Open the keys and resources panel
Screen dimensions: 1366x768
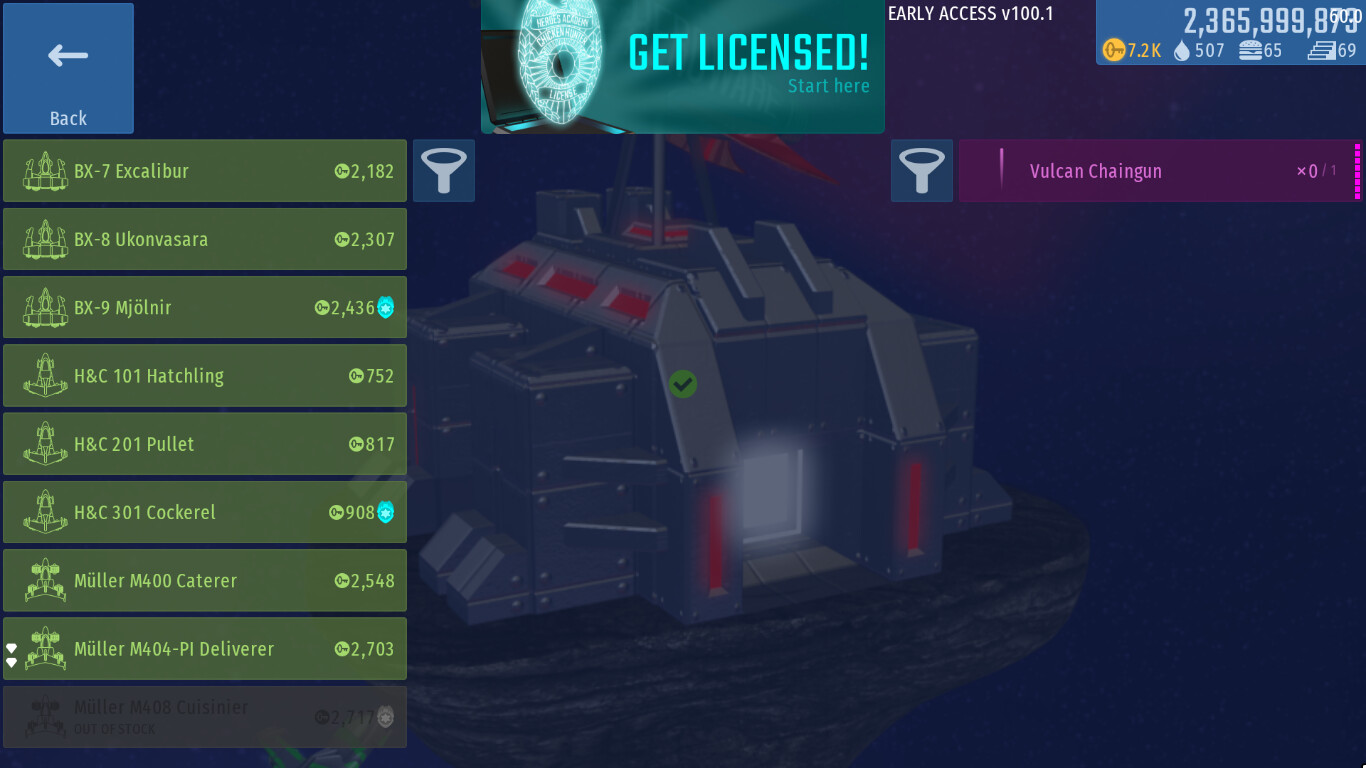click(1230, 34)
